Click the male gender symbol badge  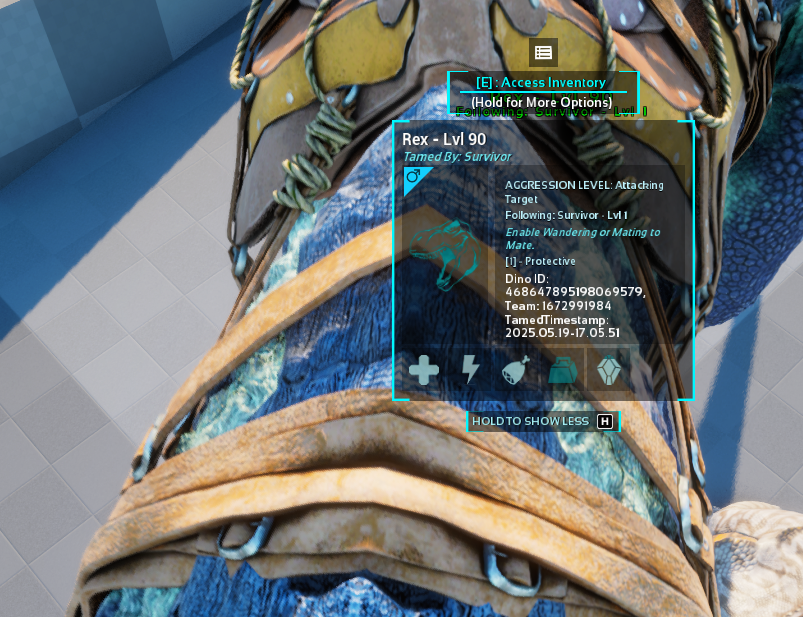[413, 178]
